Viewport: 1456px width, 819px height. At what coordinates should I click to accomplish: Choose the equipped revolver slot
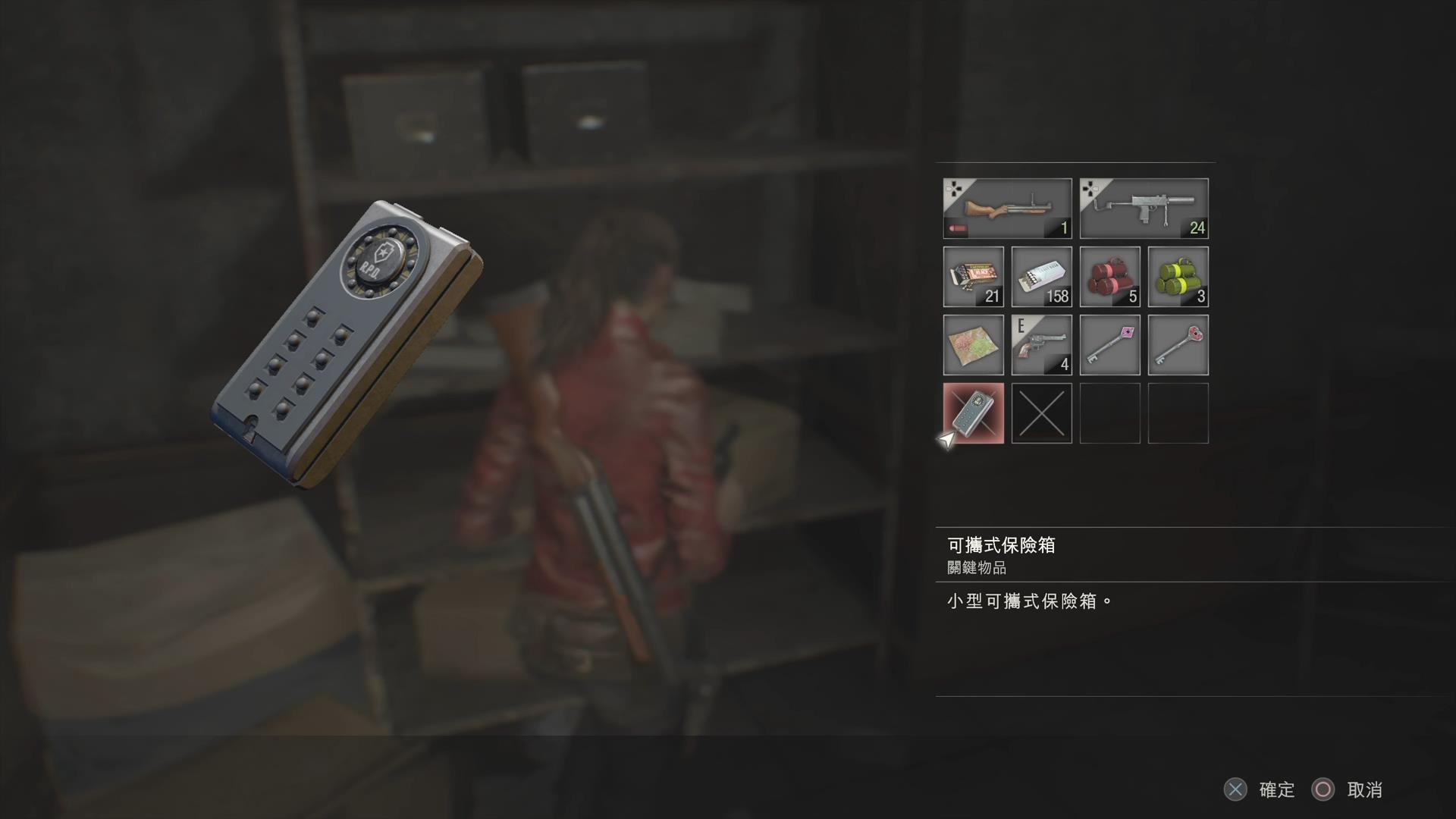click(1041, 345)
